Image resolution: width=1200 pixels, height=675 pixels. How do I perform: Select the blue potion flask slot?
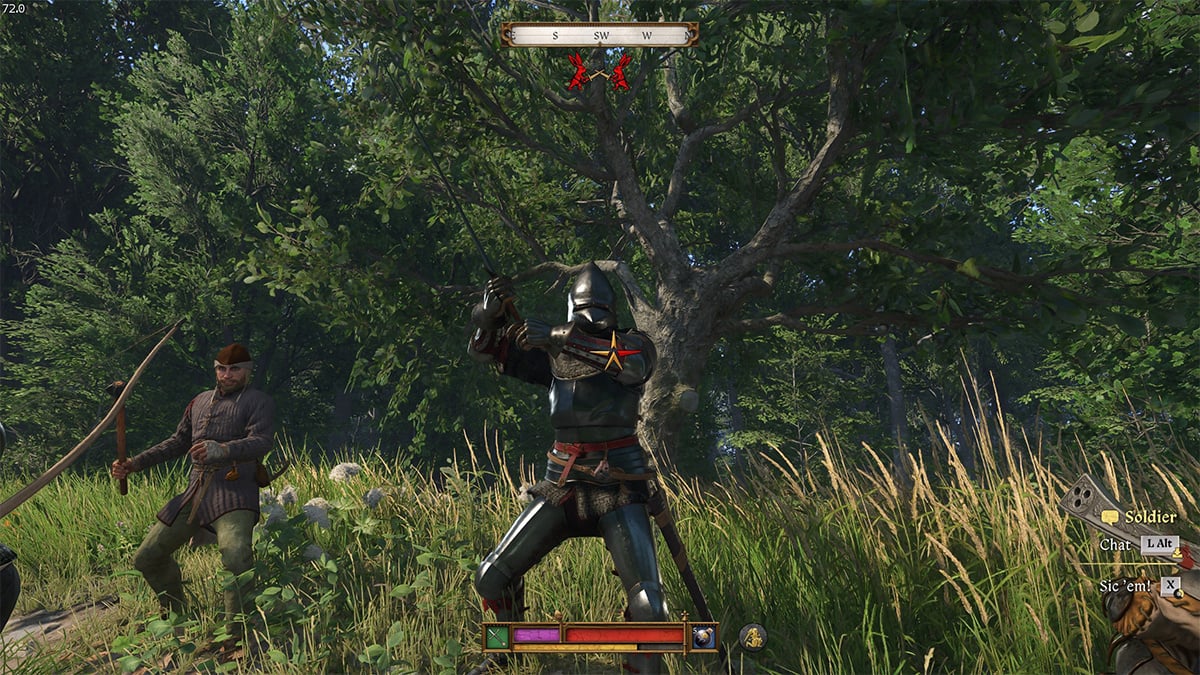[704, 636]
